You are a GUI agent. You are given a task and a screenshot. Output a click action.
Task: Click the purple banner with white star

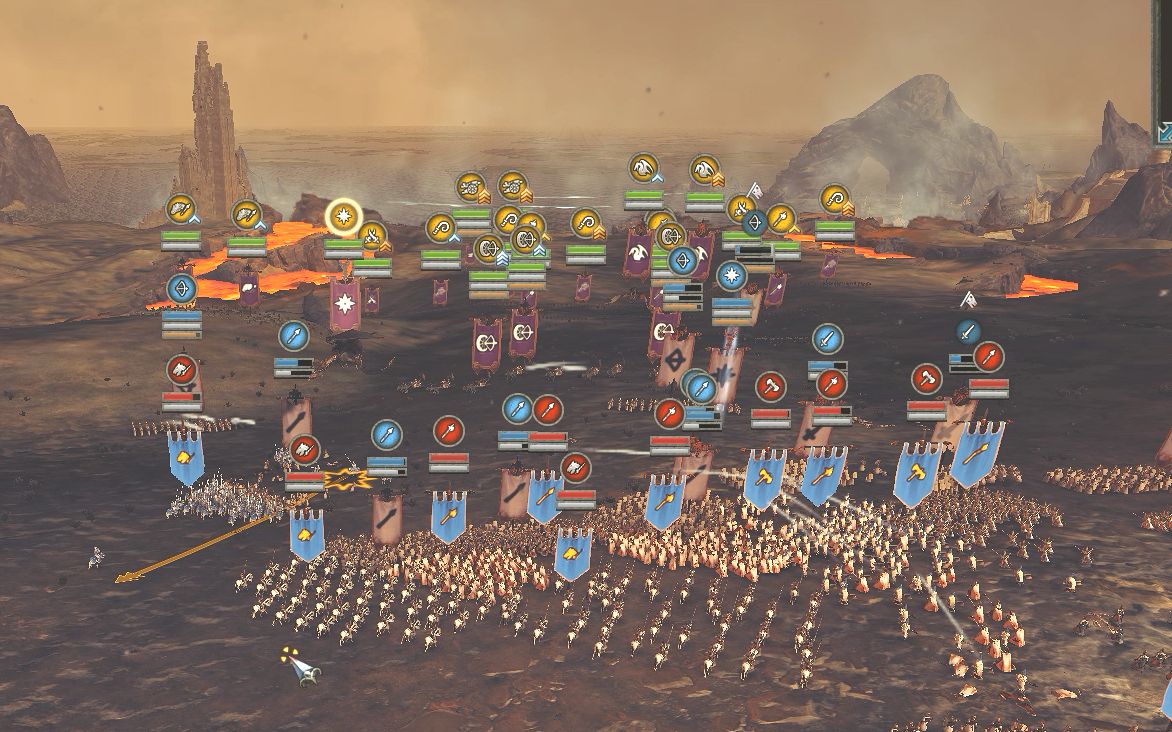(345, 303)
